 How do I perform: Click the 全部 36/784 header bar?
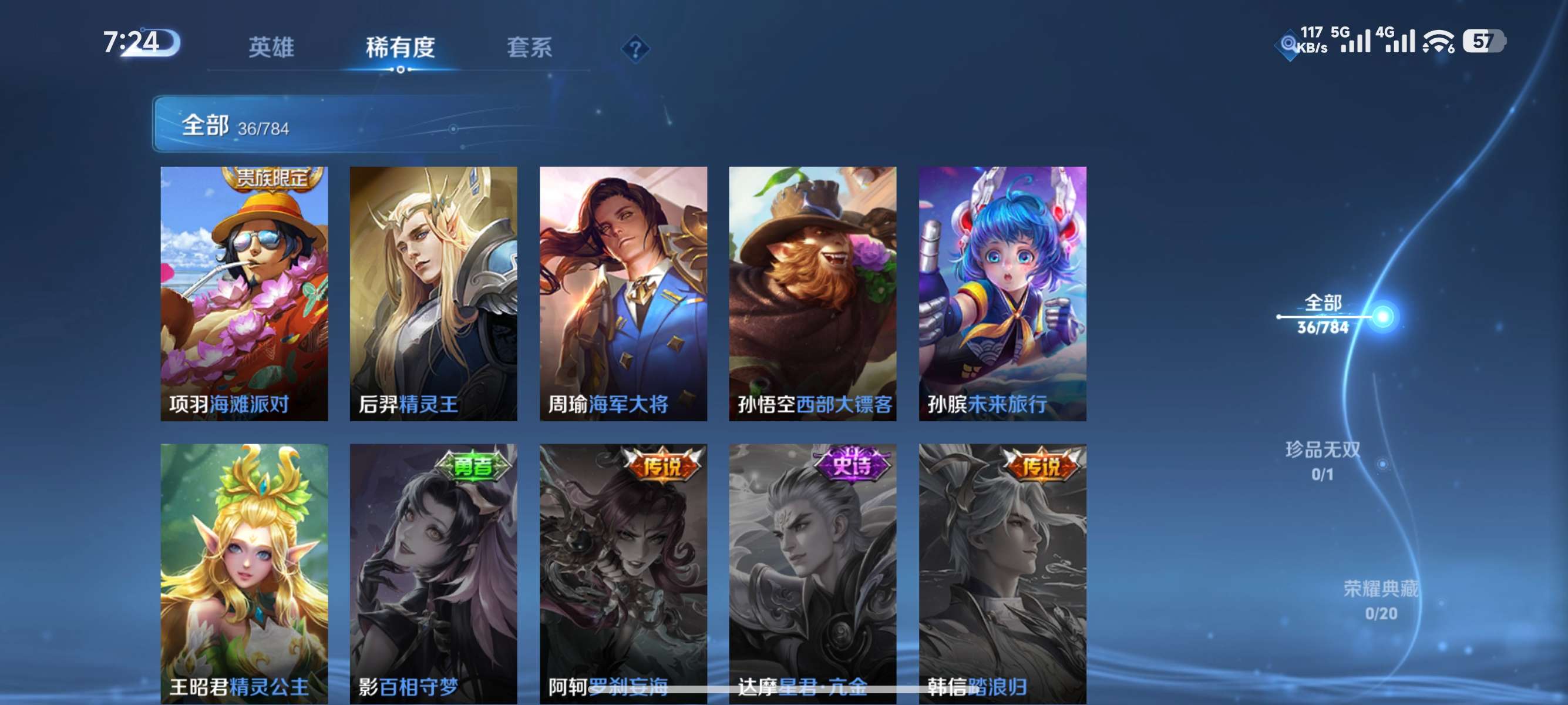365,124
